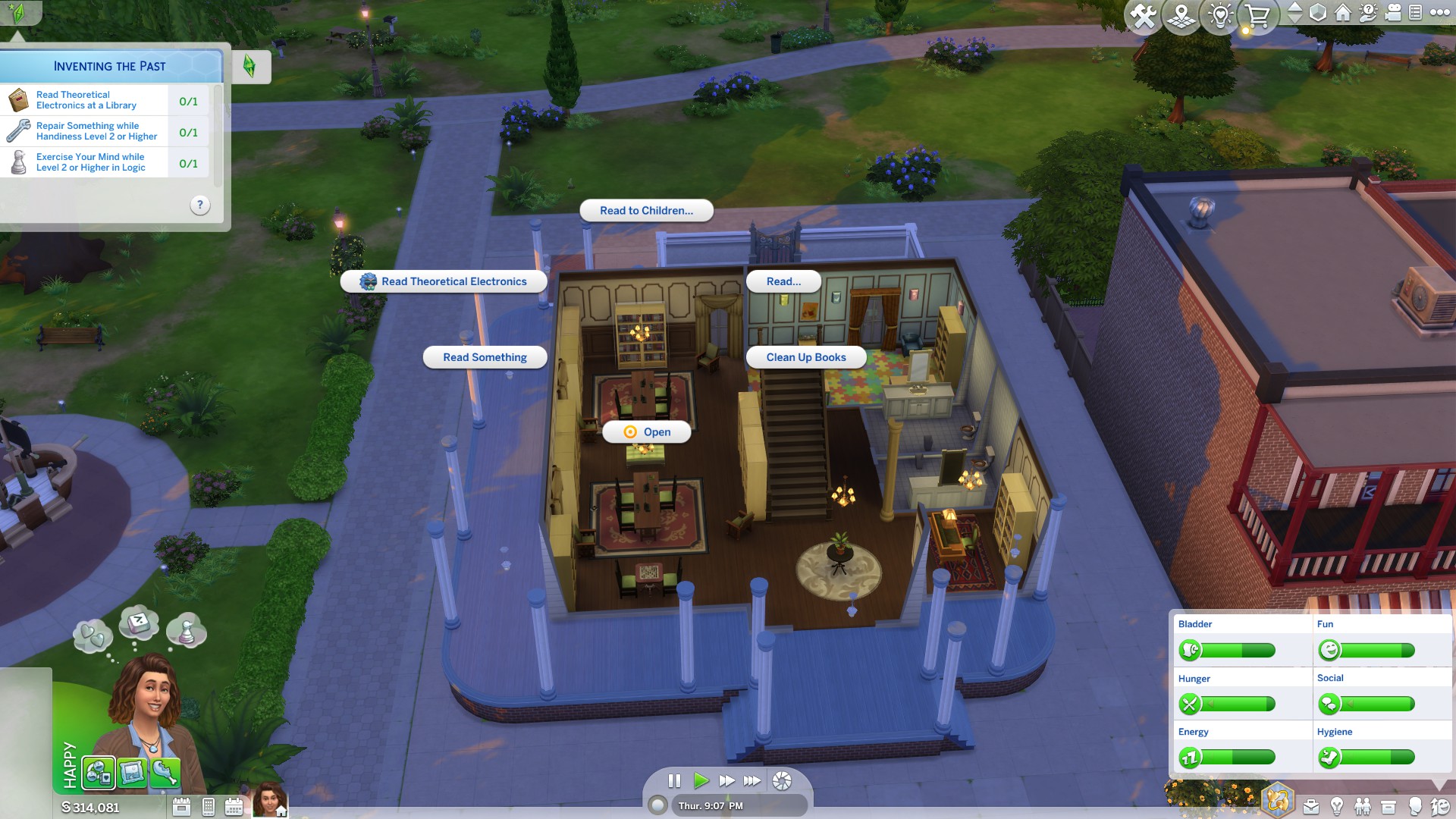This screenshot has height=819, width=1456.
Task: Start video capture with the camera icon
Action: 1393,13
